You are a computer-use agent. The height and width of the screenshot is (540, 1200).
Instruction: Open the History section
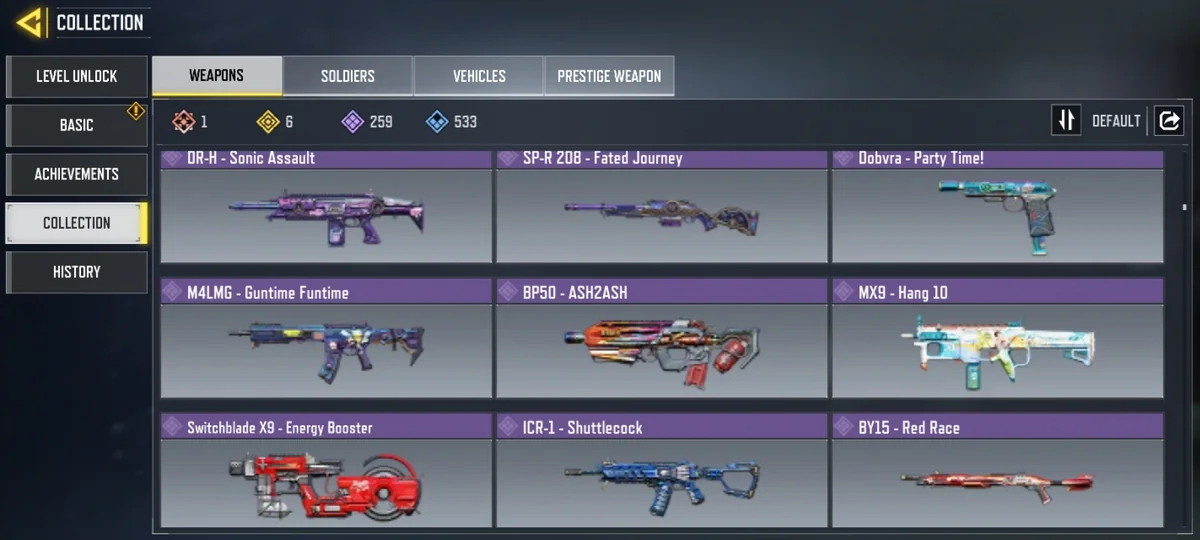pyautogui.click(x=77, y=272)
